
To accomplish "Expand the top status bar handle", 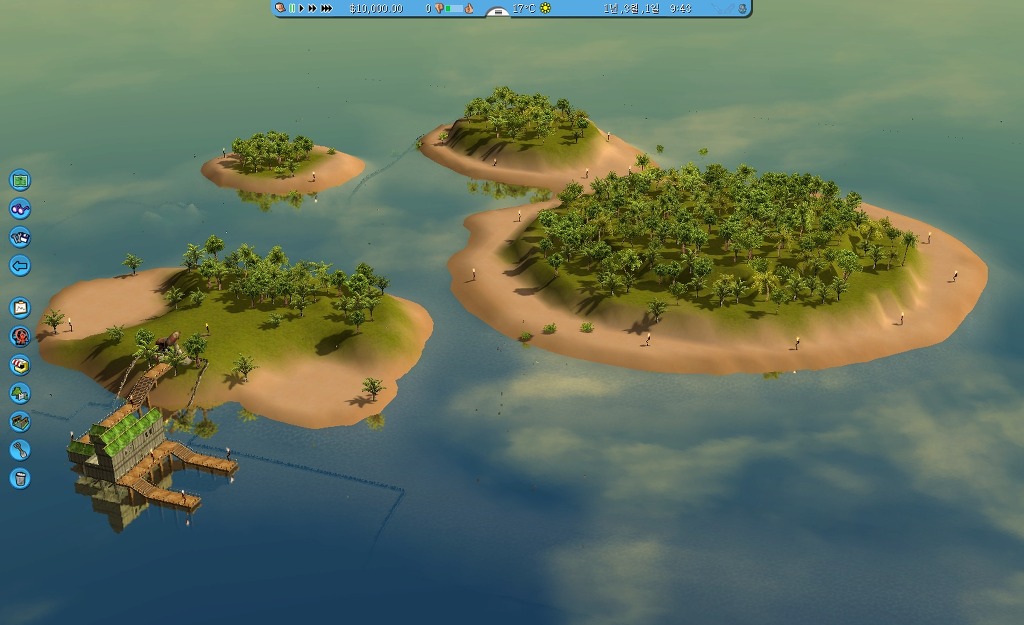I will tap(497, 12).
